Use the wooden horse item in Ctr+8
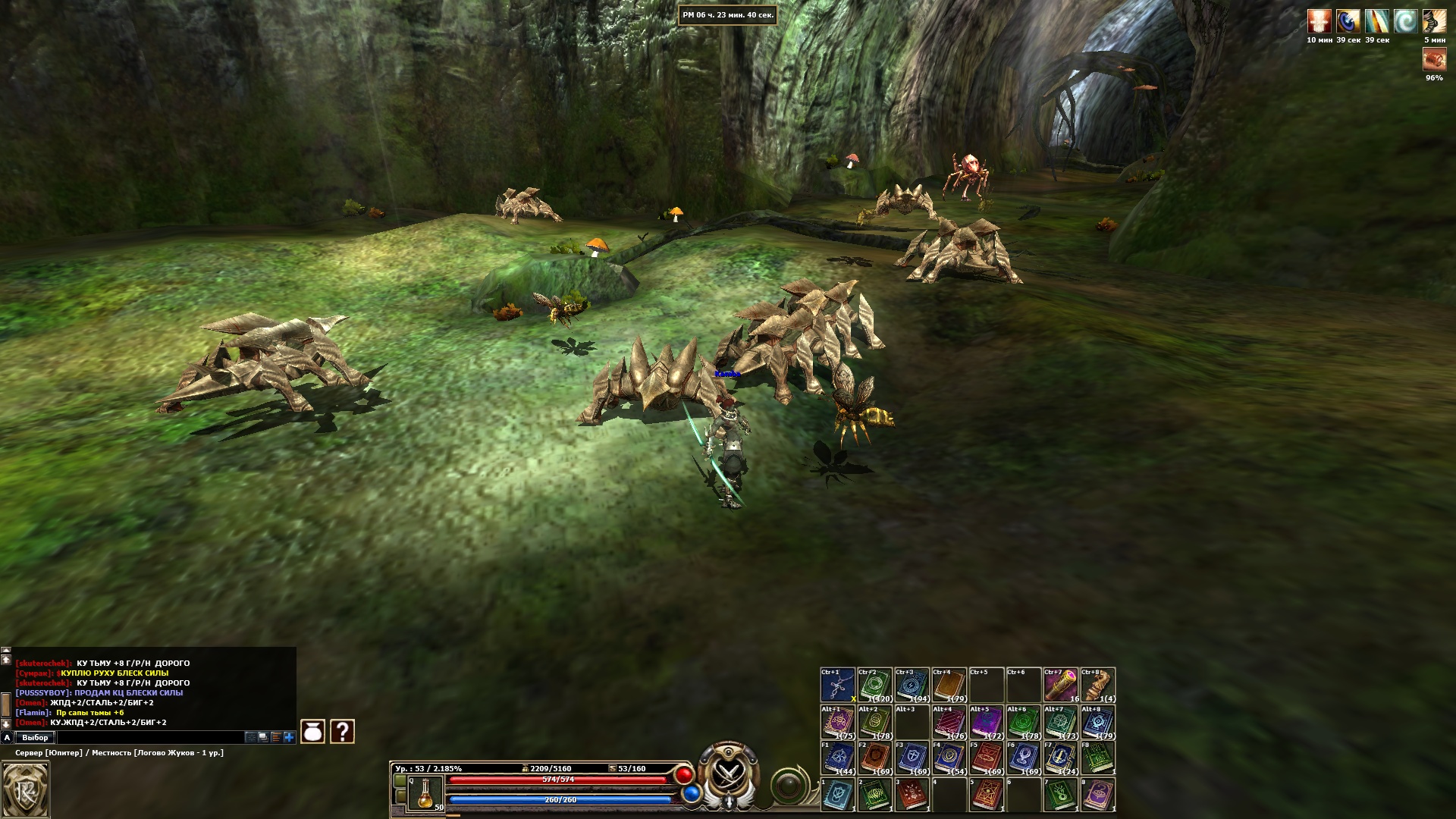1456x819 pixels. (1097, 686)
